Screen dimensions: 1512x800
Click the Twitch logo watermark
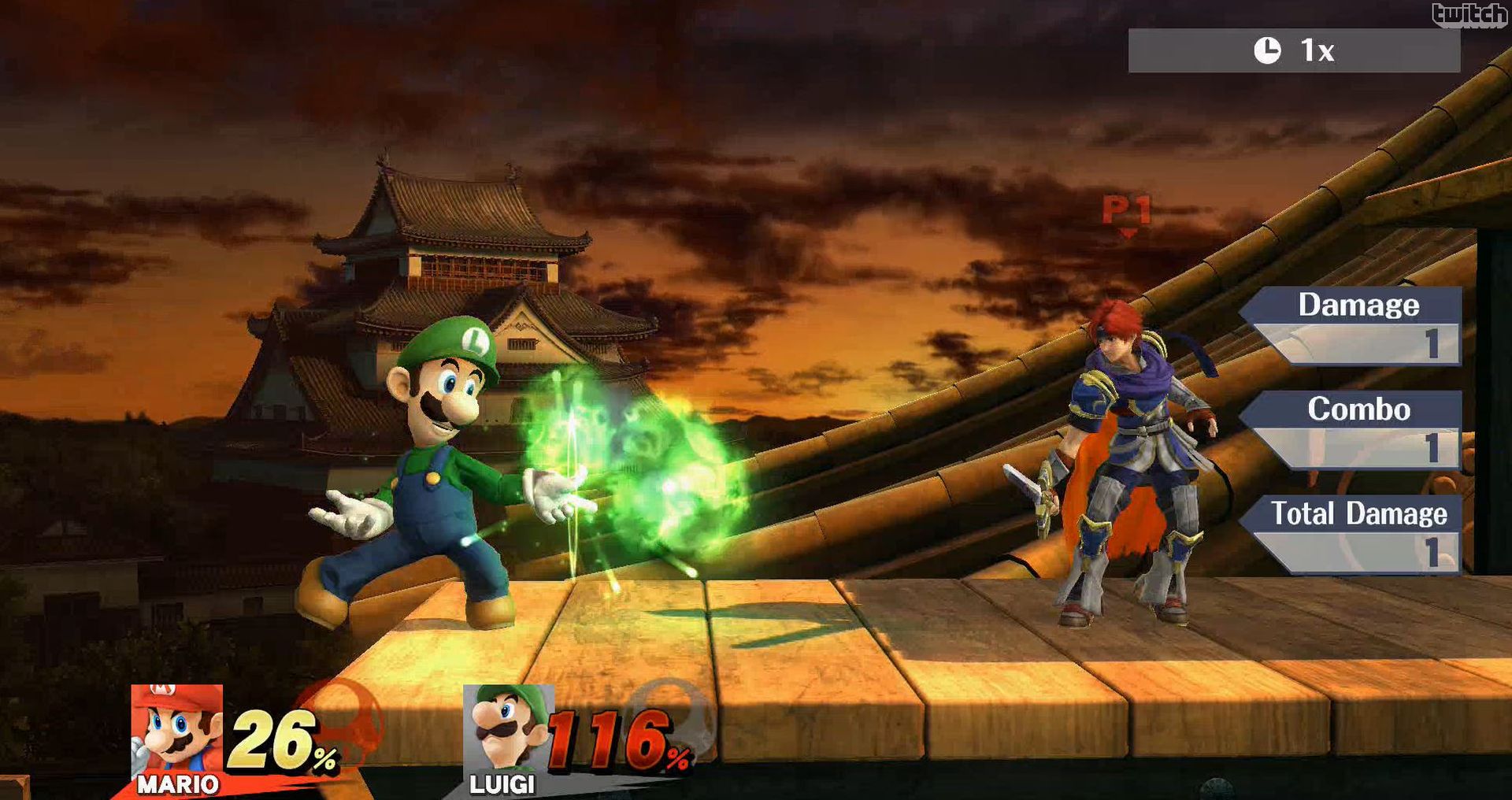point(1469,11)
